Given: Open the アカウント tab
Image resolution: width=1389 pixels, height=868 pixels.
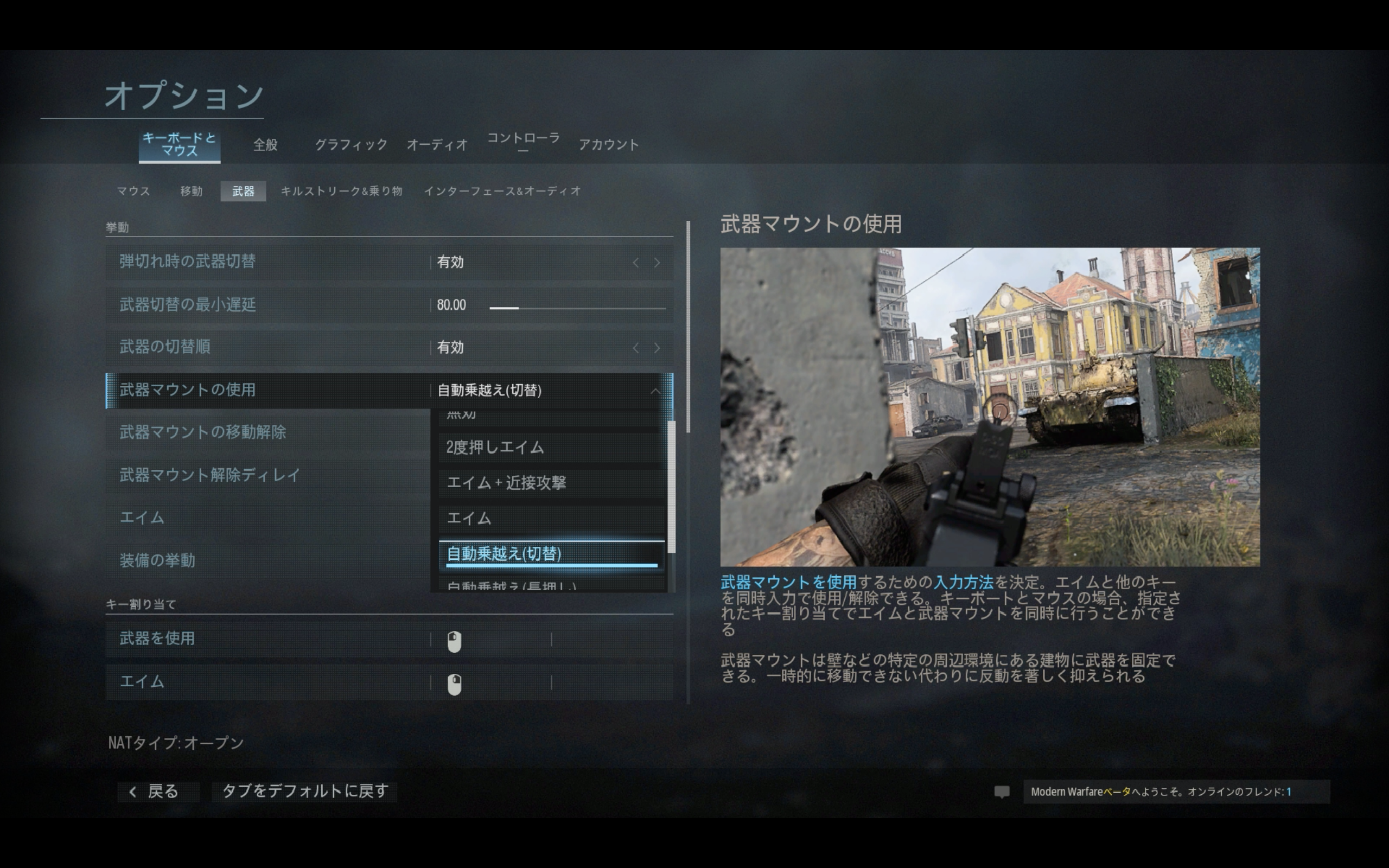Looking at the screenshot, I should click(608, 145).
